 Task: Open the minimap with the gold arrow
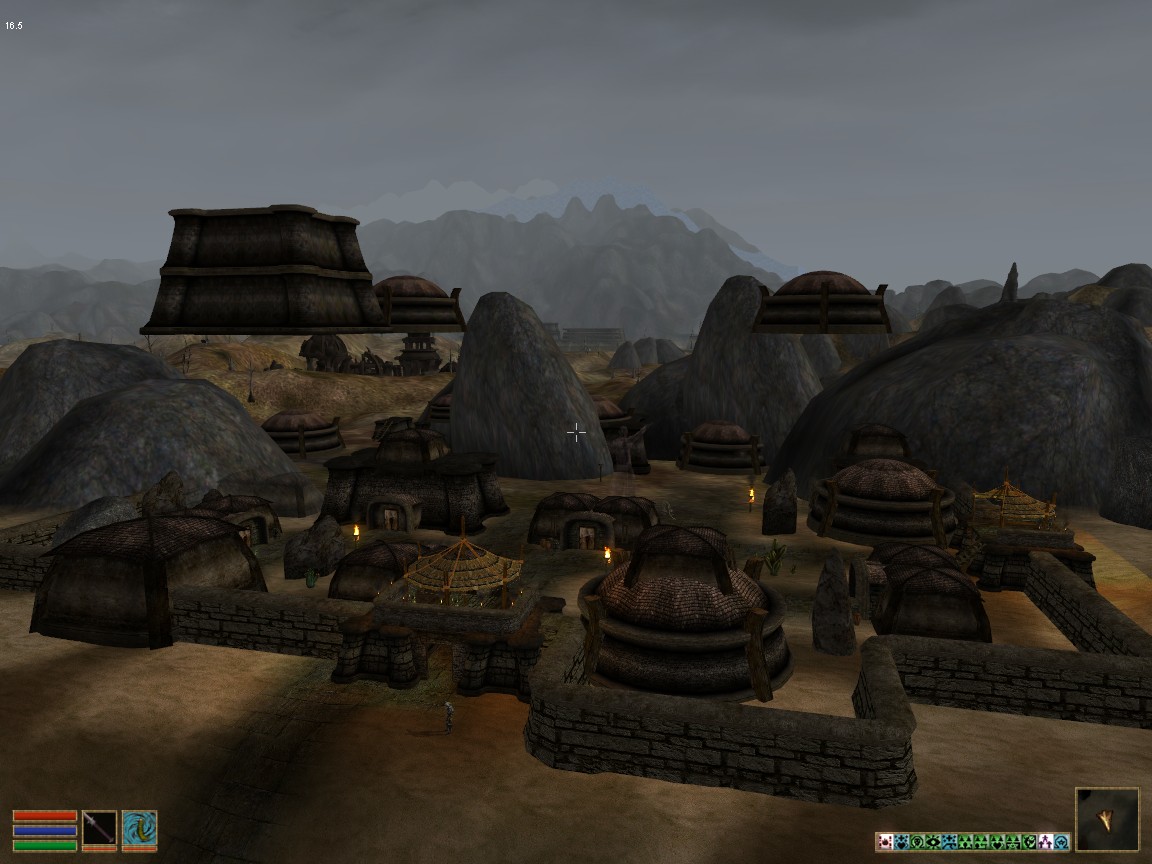pyautogui.click(x=1107, y=819)
